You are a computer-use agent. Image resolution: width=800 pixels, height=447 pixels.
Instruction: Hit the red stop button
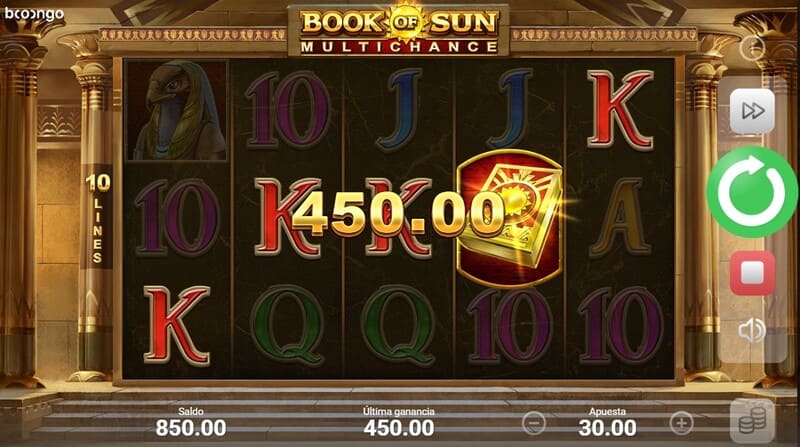752,272
